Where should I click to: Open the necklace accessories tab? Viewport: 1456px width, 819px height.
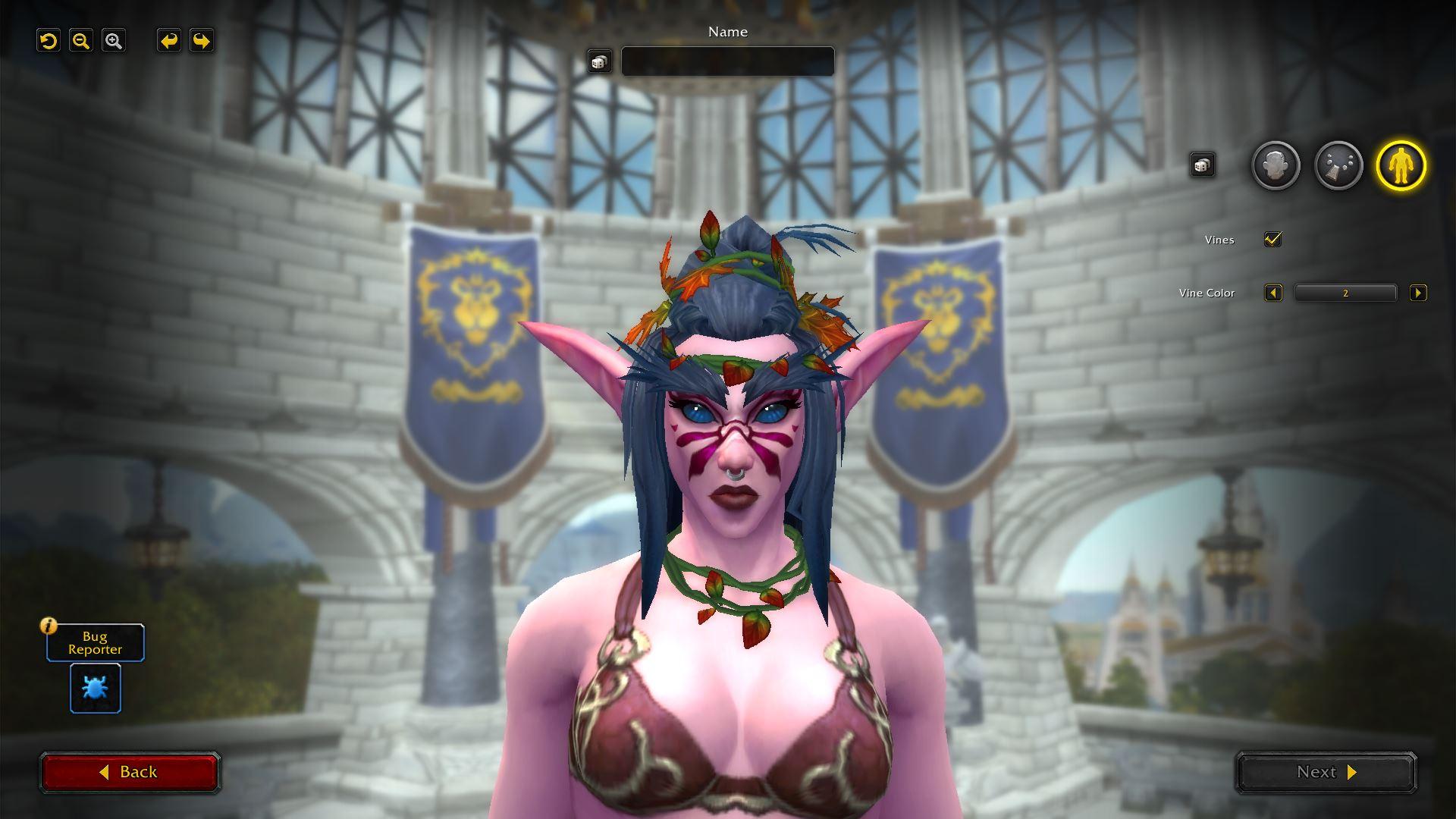click(1338, 165)
